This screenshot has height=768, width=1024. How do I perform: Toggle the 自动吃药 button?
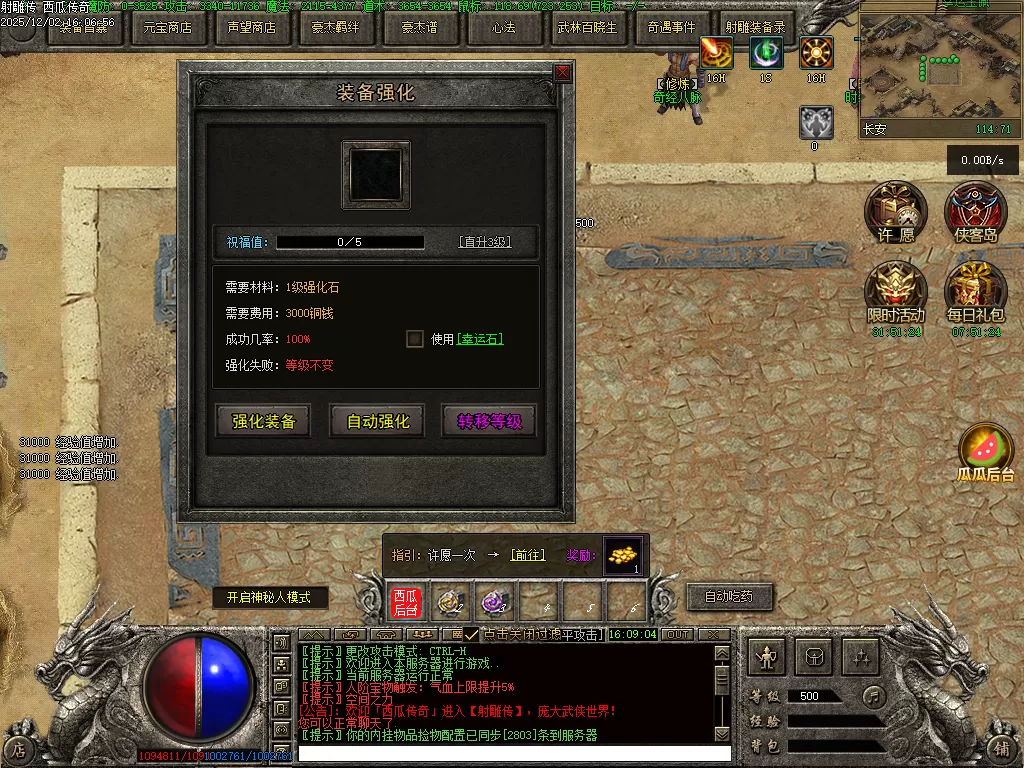pyautogui.click(x=729, y=597)
